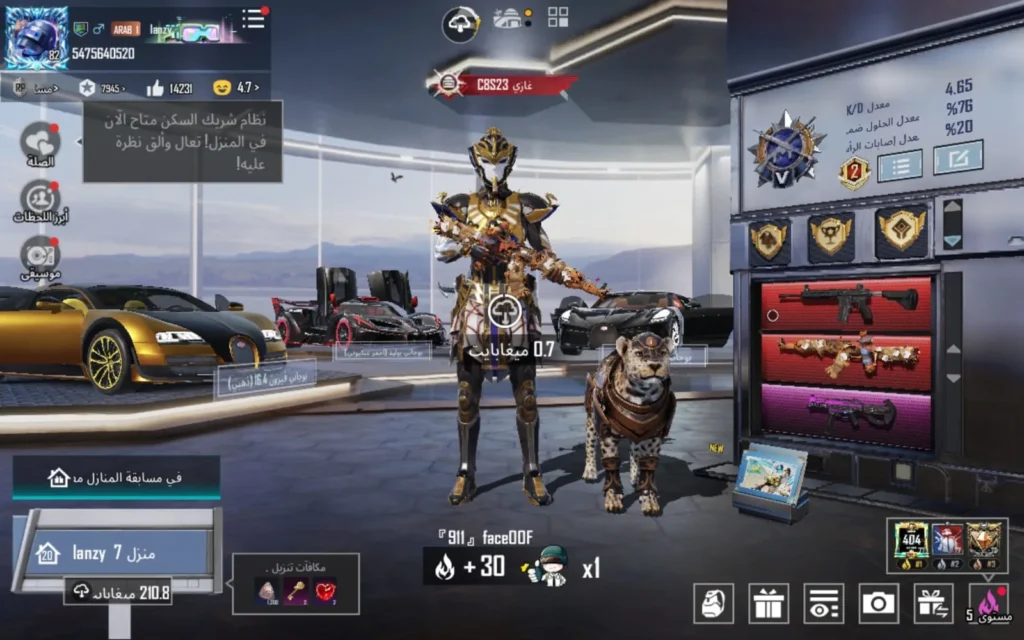Open the hearts connection icon
This screenshot has width=1024, height=640.
pos(40,141)
